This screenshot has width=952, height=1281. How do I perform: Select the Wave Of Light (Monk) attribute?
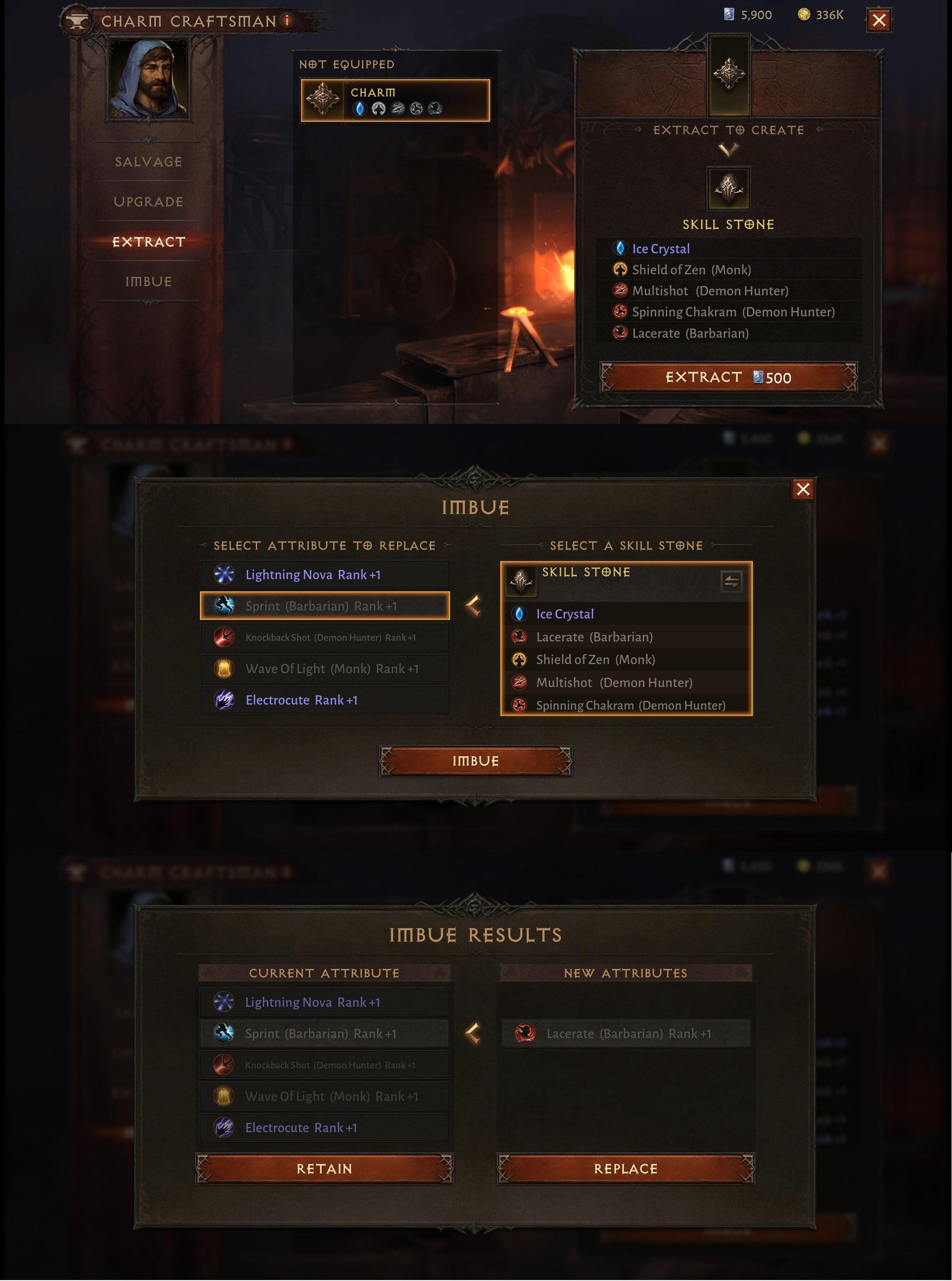(324, 669)
